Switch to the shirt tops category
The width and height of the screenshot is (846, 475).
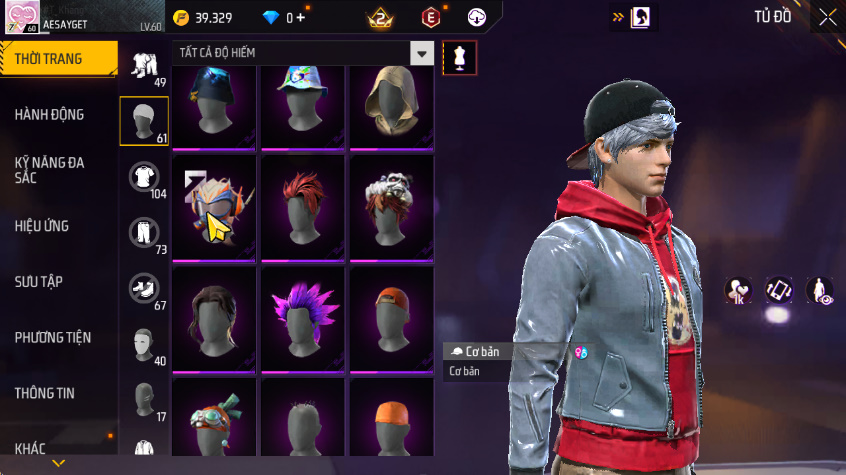point(144,177)
